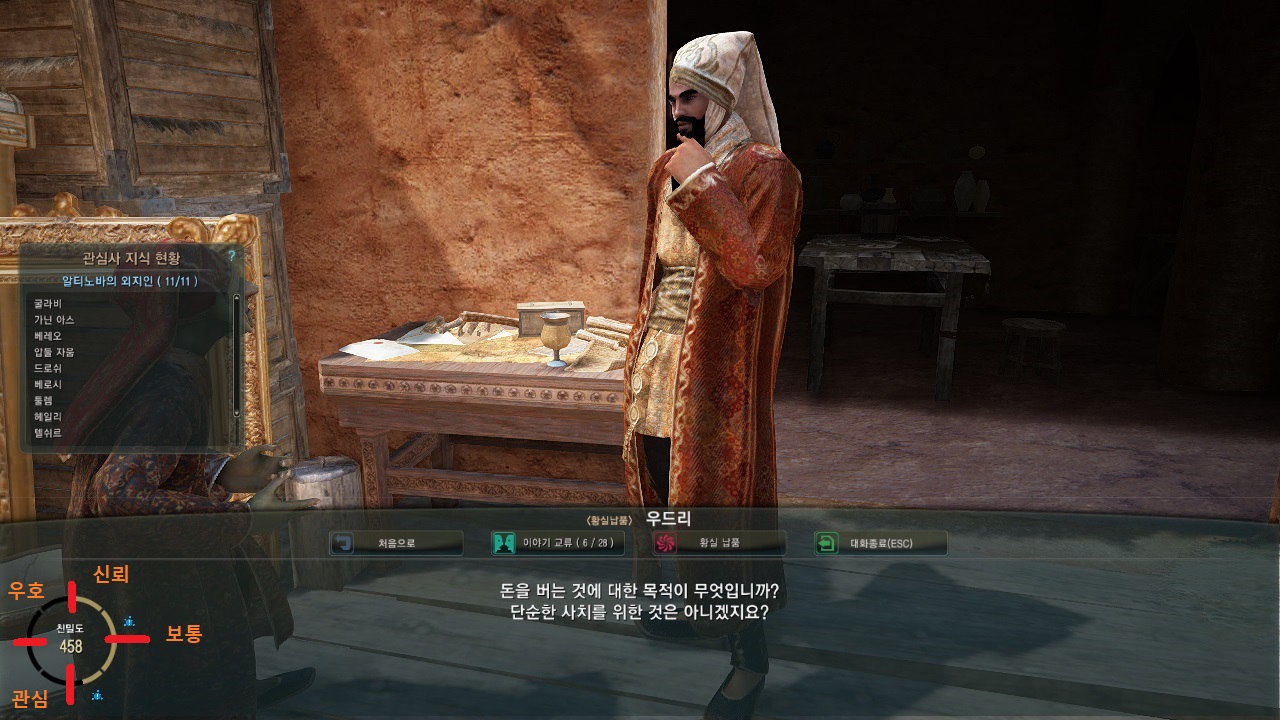
Task: Open the question mark help on knowledge panel
Action: point(231,256)
